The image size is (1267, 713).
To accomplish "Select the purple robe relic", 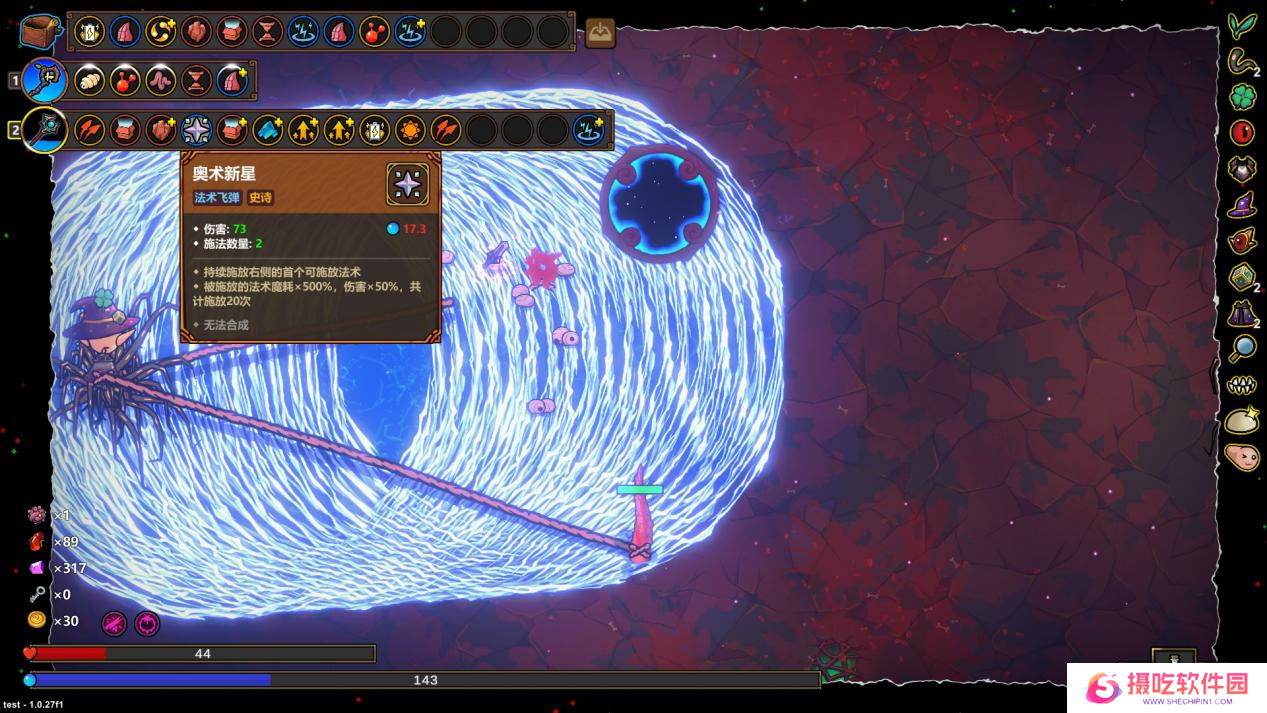I will click(x=1242, y=313).
